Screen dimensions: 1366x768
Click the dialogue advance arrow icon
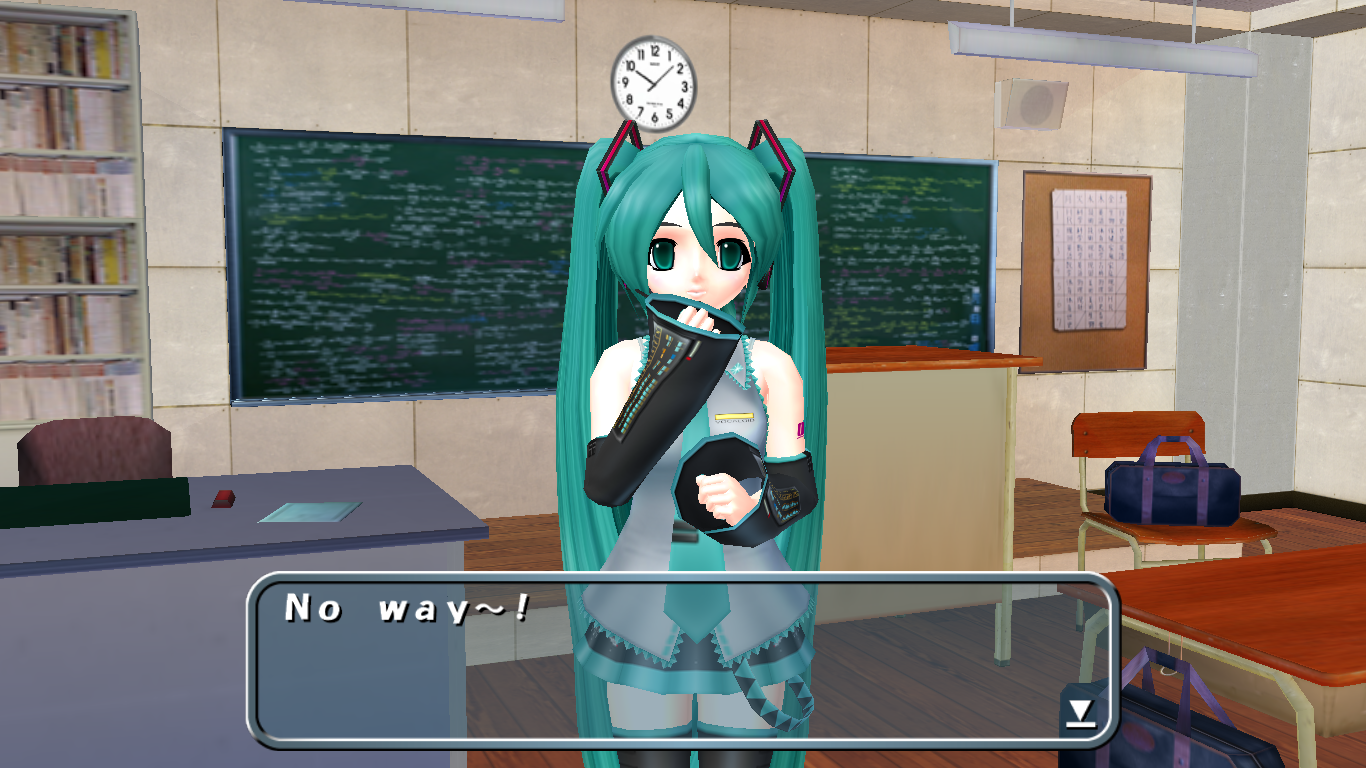click(1080, 712)
